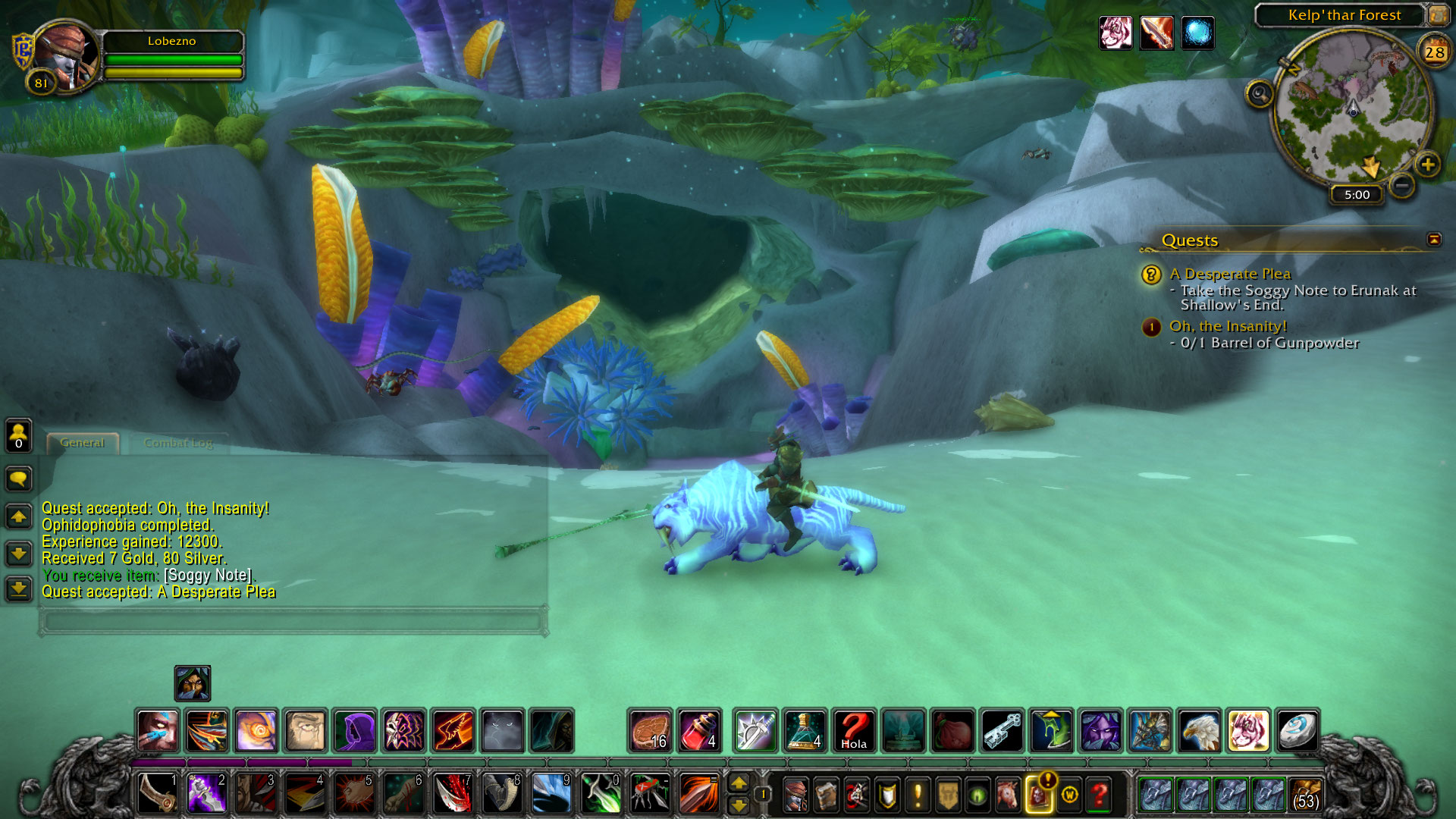Switch to the Combat Log chat tab
This screenshot has width=1456, height=819.
click(x=178, y=443)
